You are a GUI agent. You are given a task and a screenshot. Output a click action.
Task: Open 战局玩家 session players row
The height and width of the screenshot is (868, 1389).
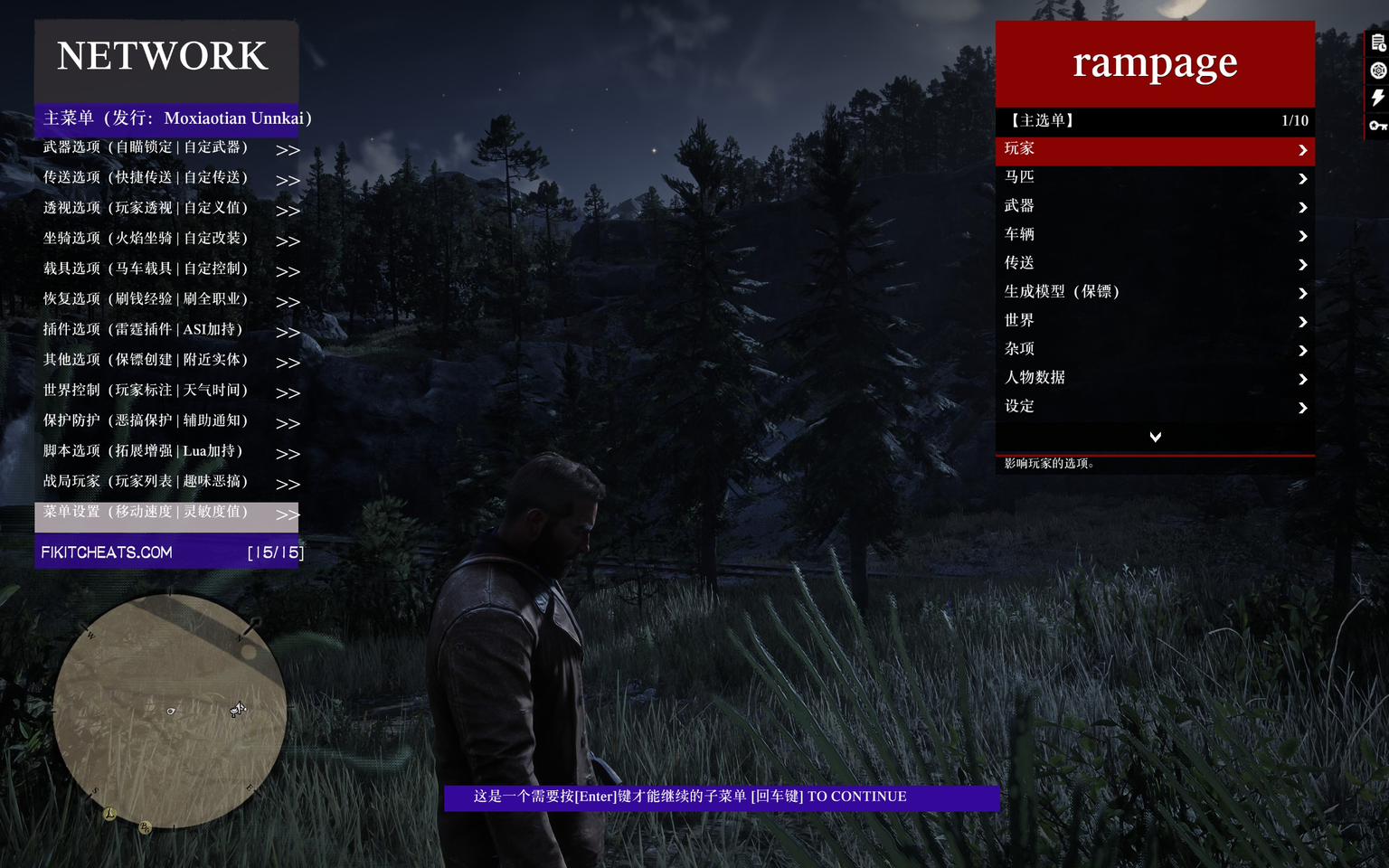(x=168, y=483)
